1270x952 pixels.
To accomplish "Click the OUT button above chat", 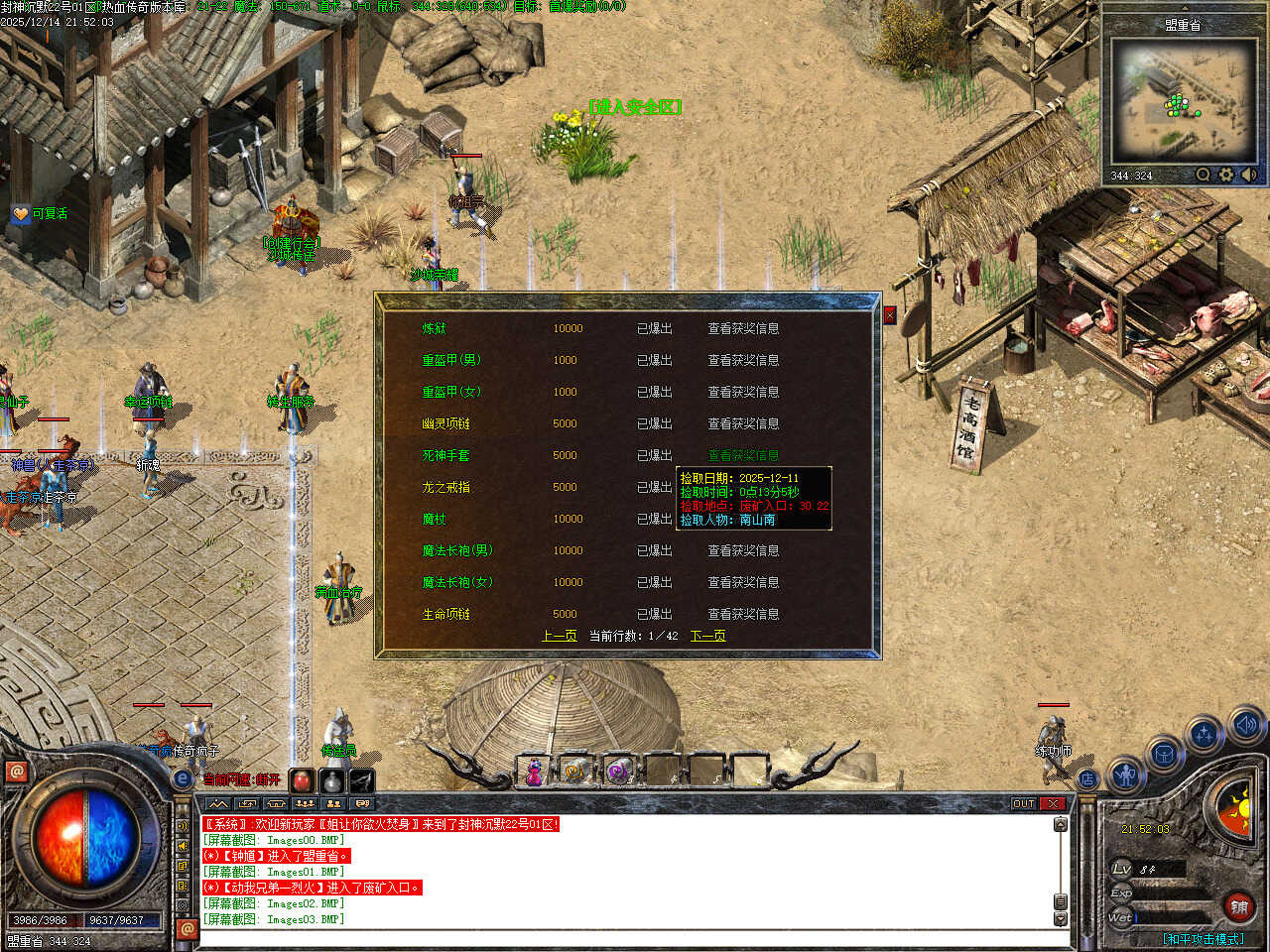I will 1023,803.
